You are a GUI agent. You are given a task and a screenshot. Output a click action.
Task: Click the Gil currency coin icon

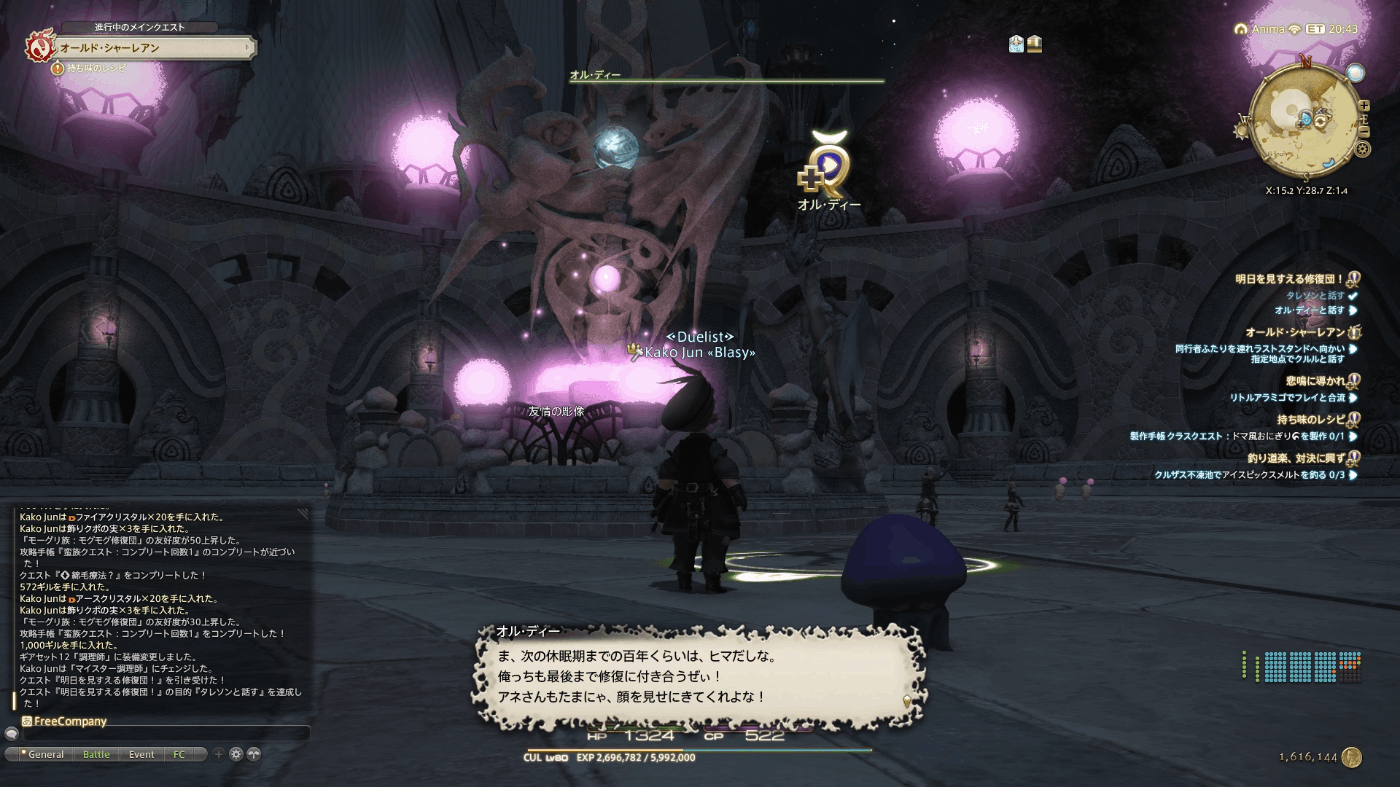pyautogui.click(x=1352, y=757)
